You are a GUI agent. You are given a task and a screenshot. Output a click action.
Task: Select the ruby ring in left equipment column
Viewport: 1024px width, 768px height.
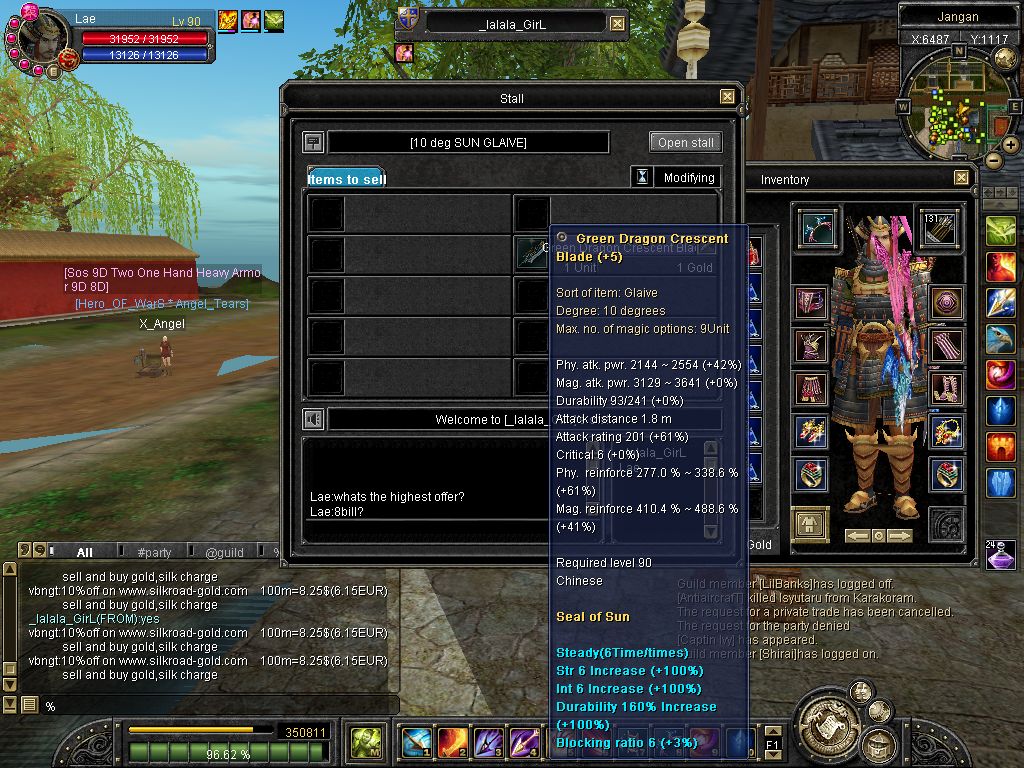click(811, 474)
